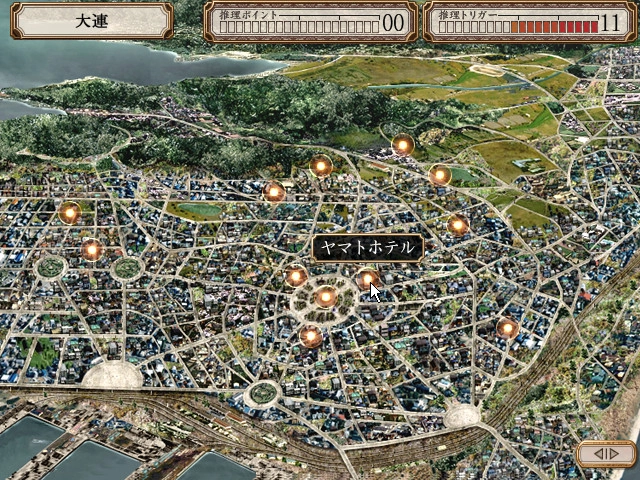This screenshot has height=480, width=640.
Task: Choose the glowing marker inside the central circular plaza
Action: tap(325, 296)
